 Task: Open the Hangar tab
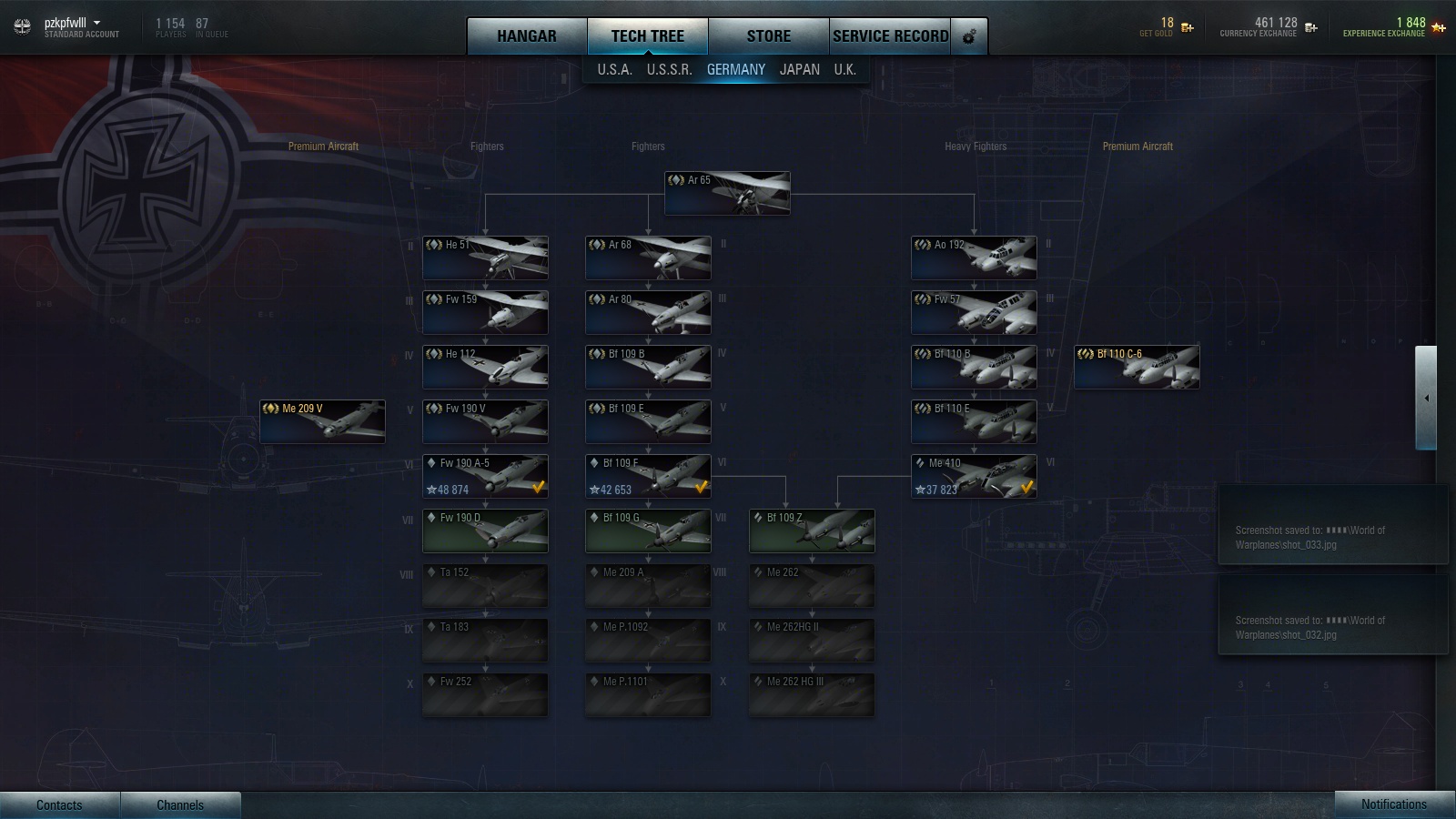point(526,36)
